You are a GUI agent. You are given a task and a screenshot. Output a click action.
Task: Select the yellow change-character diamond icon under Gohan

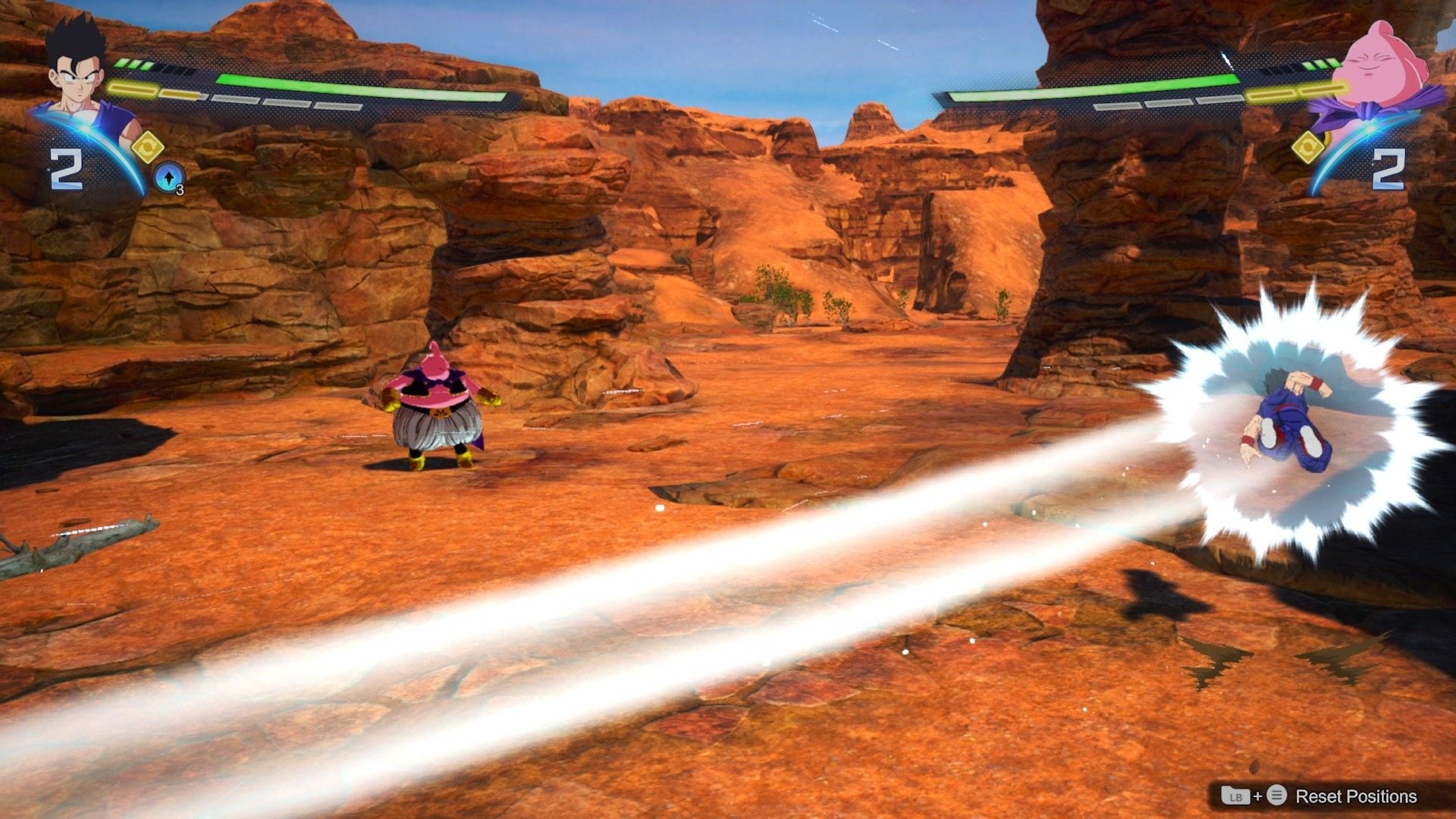[147, 146]
